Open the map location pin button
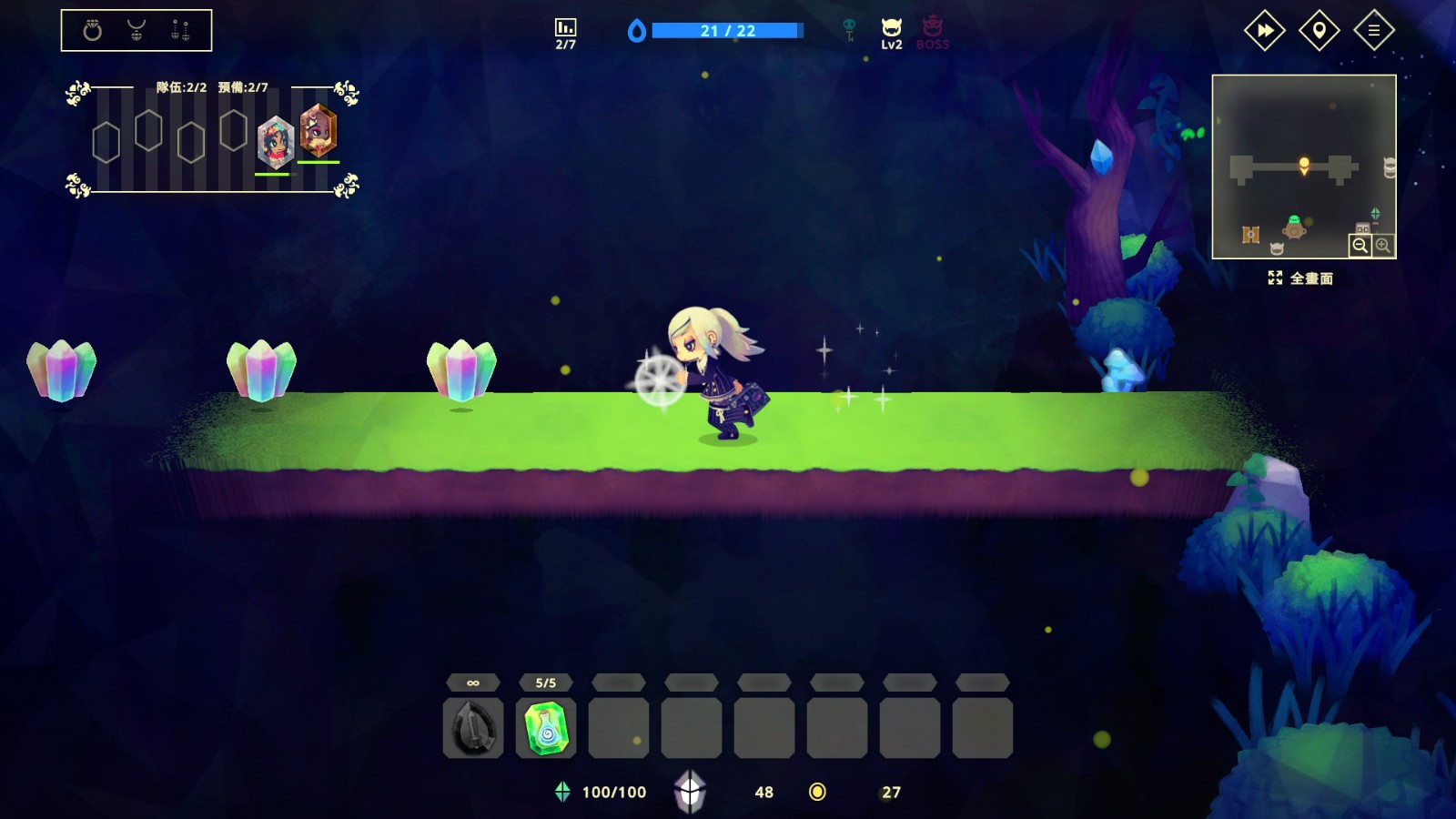Image resolution: width=1456 pixels, height=819 pixels. [x=1319, y=31]
